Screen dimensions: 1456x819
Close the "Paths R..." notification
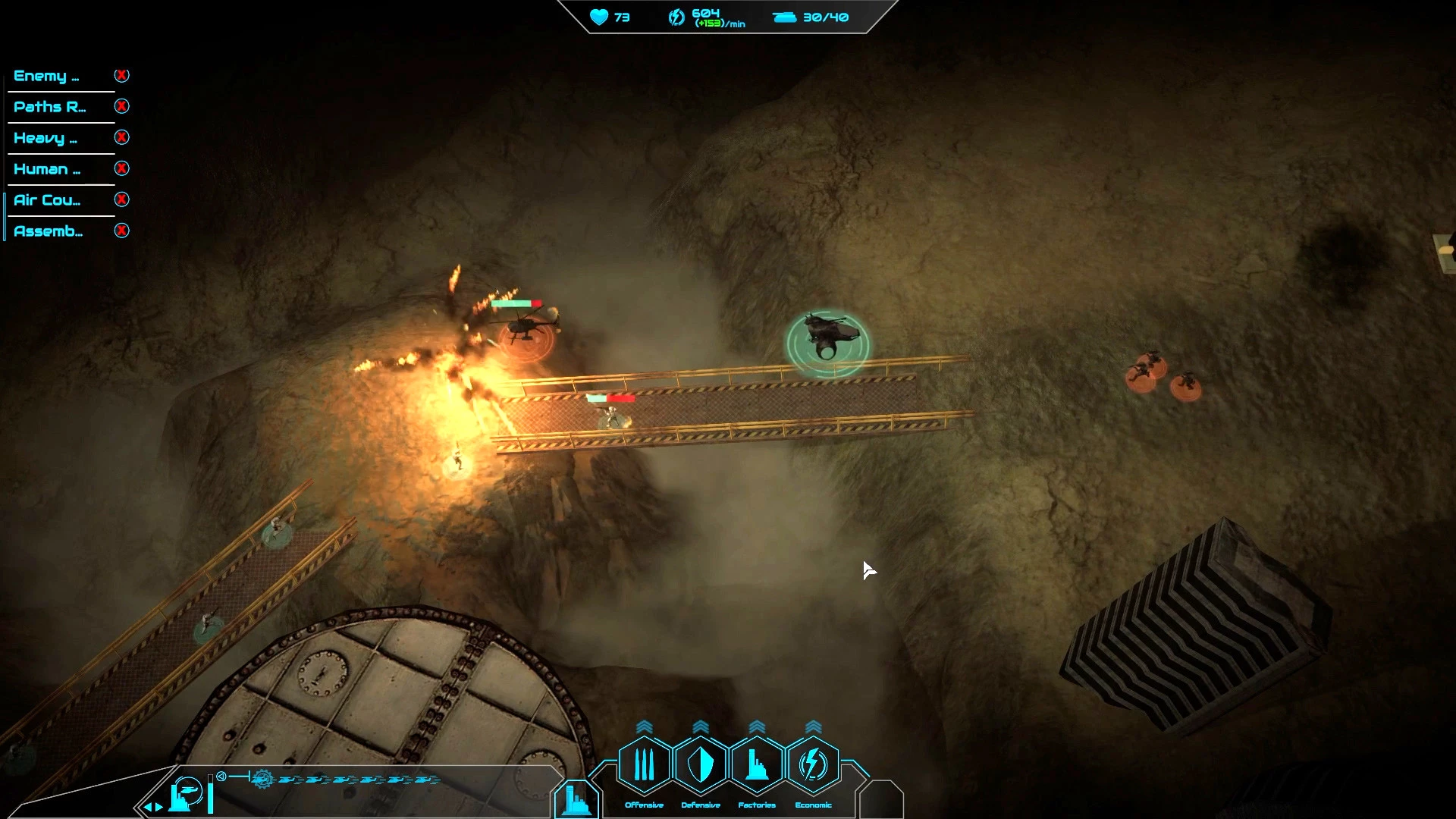click(121, 106)
